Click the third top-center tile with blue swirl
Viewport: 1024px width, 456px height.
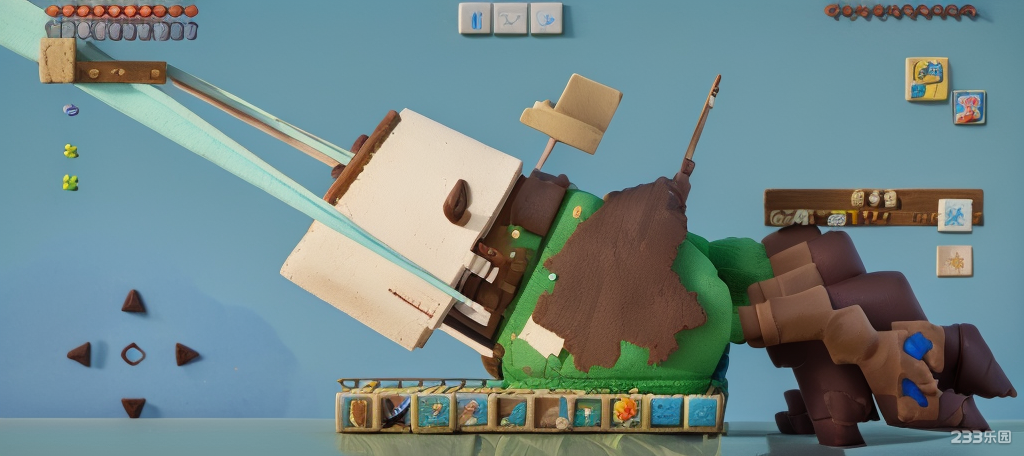[546, 18]
